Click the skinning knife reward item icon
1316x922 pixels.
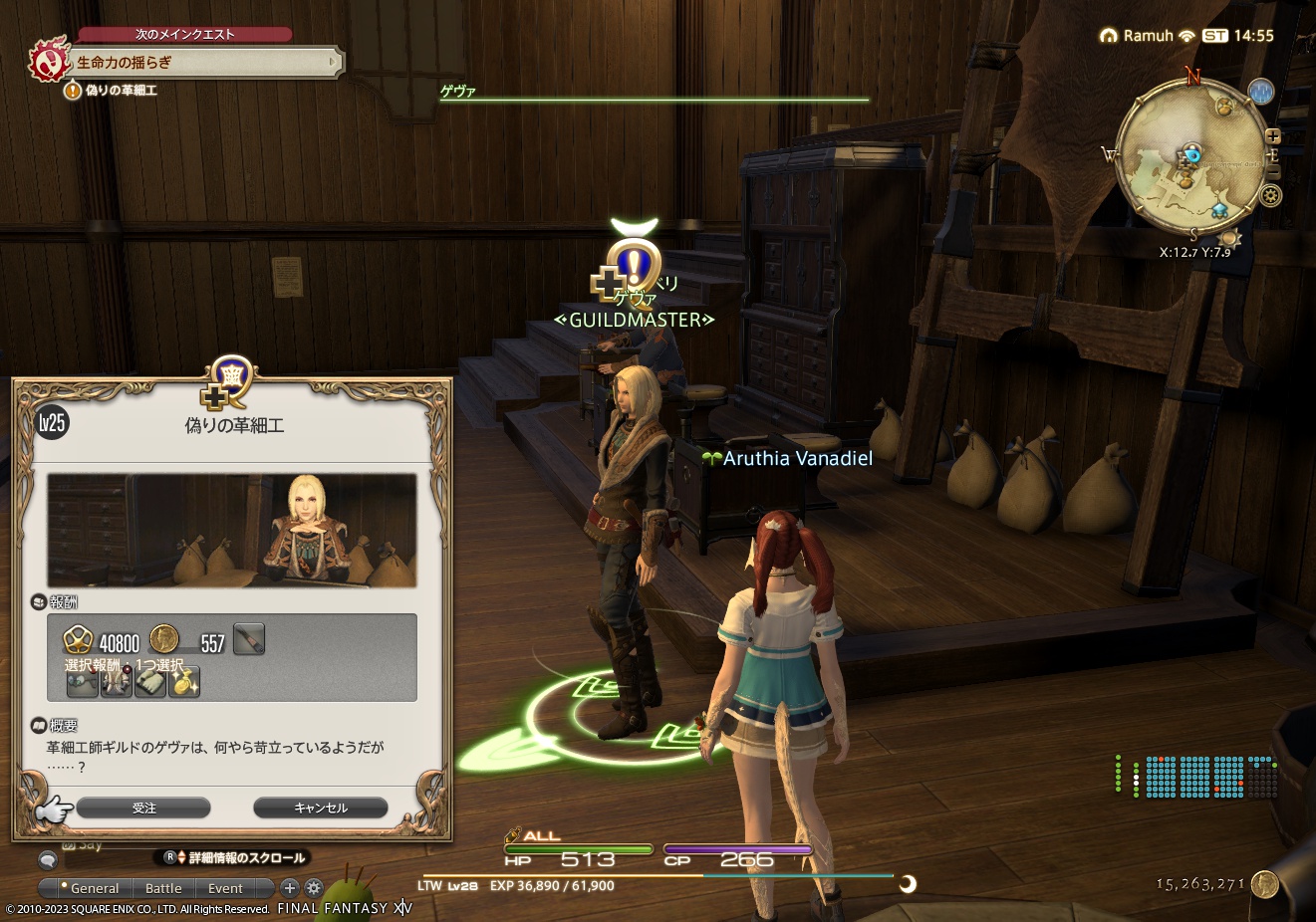click(x=249, y=639)
